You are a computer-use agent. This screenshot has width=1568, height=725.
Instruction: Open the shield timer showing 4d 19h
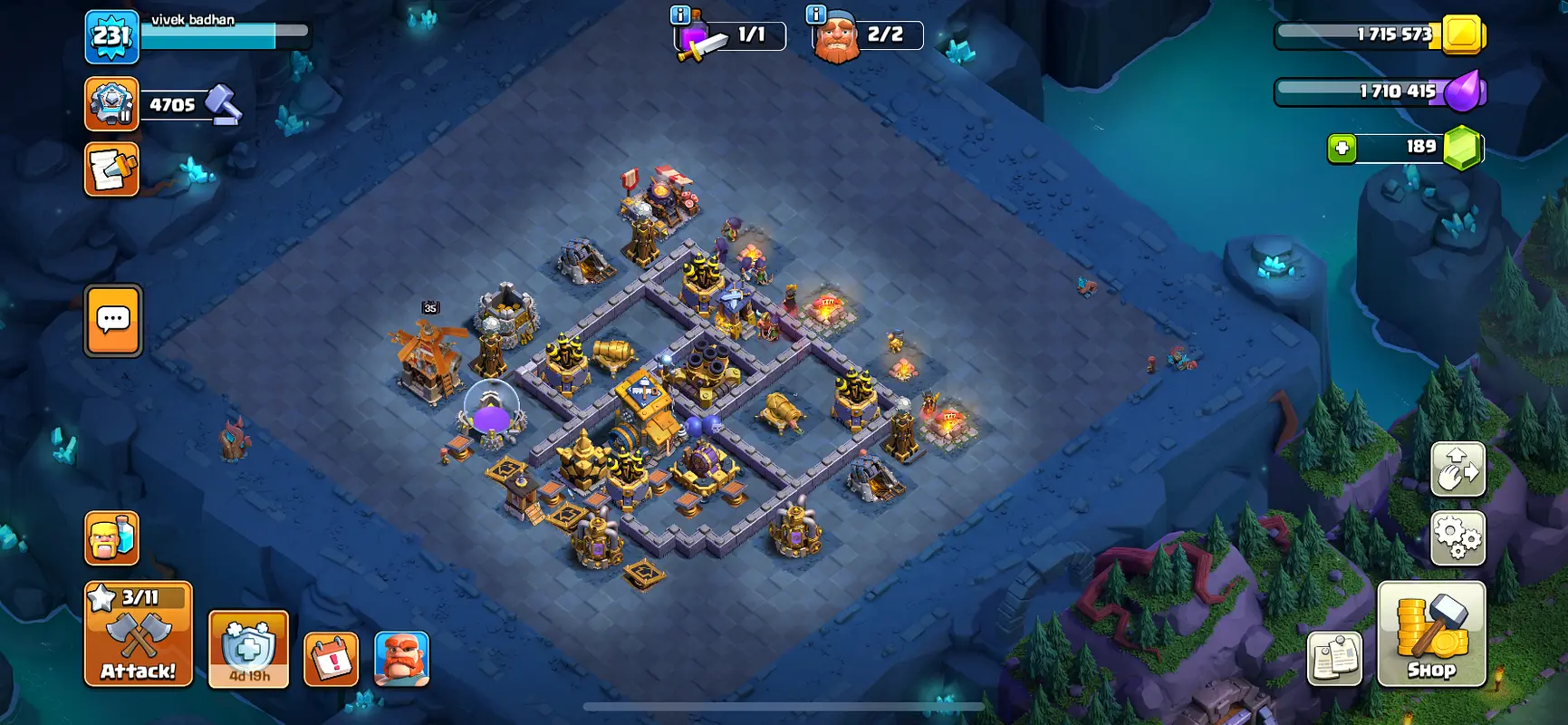click(248, 648)
